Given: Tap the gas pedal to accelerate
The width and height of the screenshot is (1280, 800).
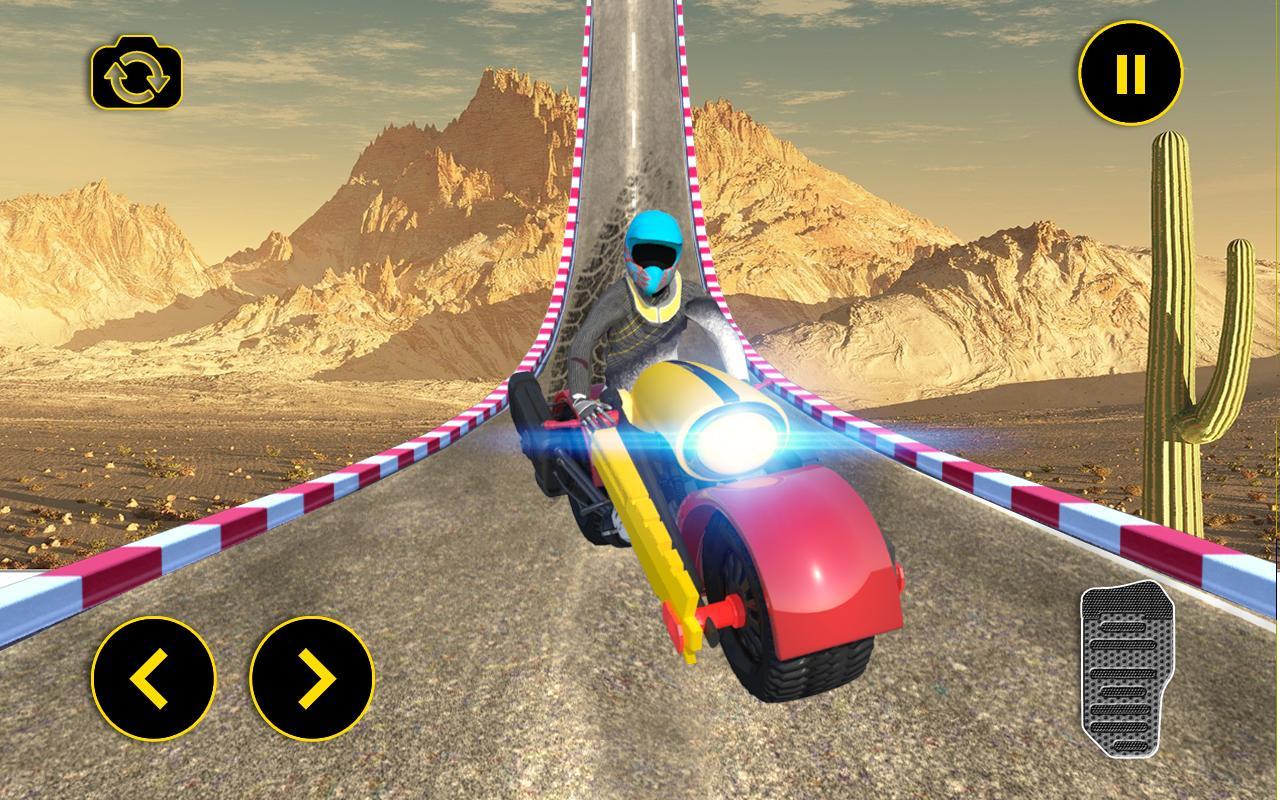Looking at the screenshot, I should (1120, 671).
